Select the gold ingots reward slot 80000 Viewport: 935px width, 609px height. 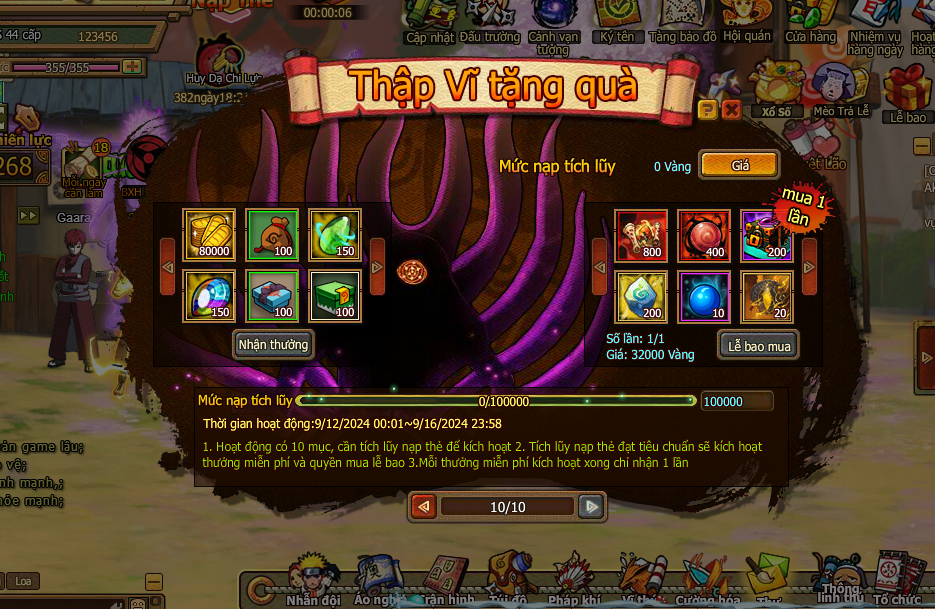209,235
